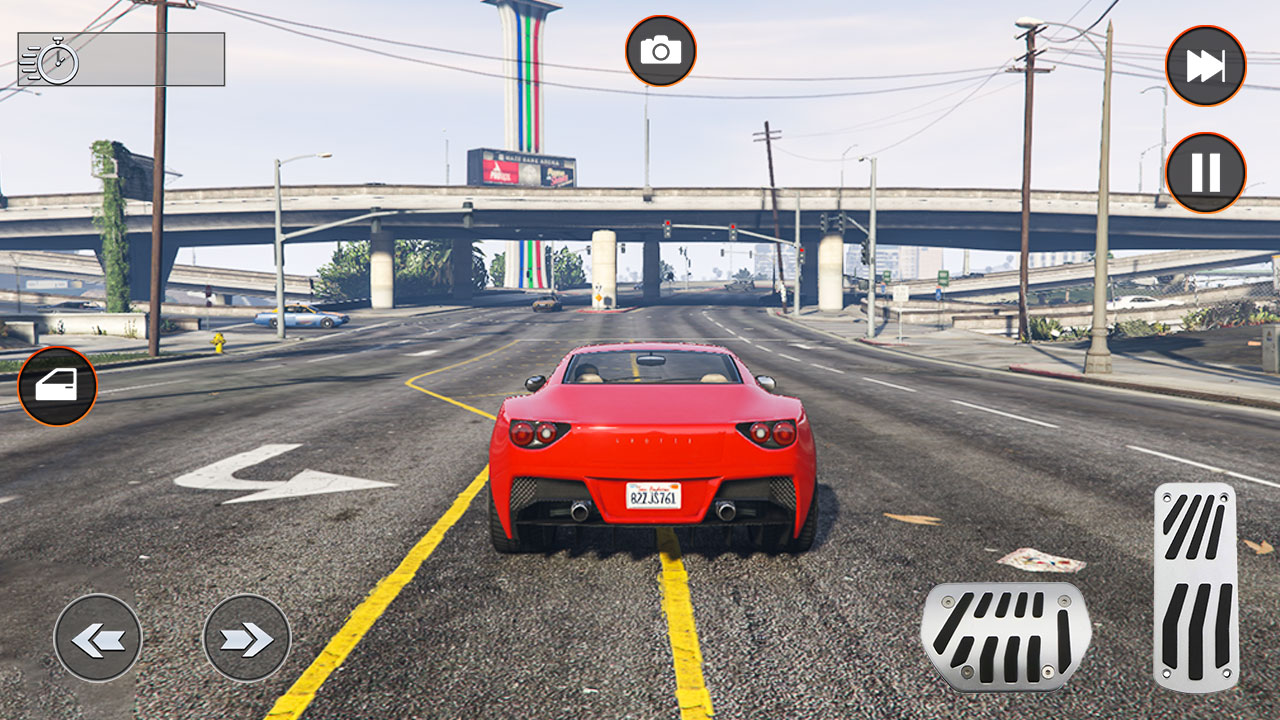Step on the tall gas pedal

pyautogui.click(x=1195, y=586)
